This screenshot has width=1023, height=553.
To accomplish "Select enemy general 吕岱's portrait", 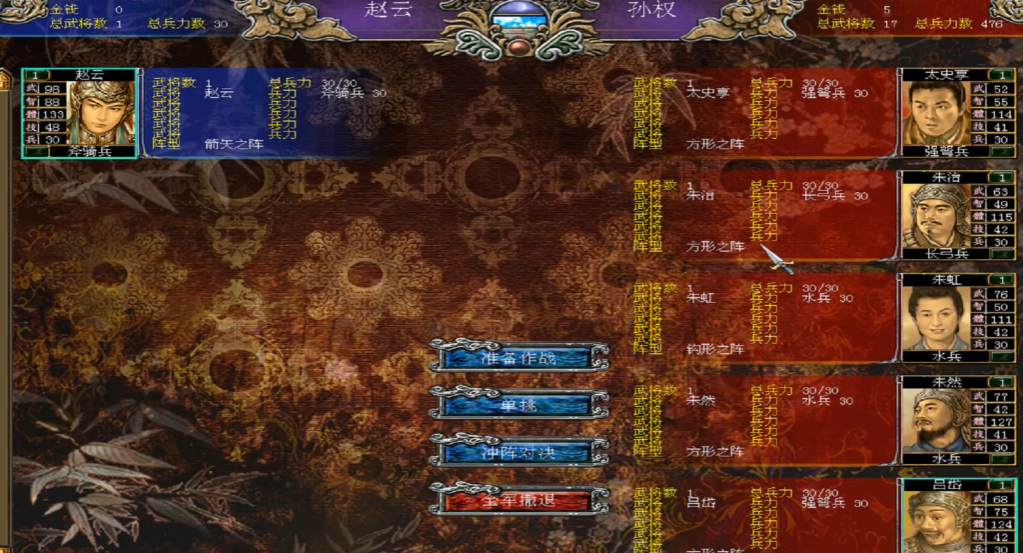I will pyautogui.click(x=936, y=520).
